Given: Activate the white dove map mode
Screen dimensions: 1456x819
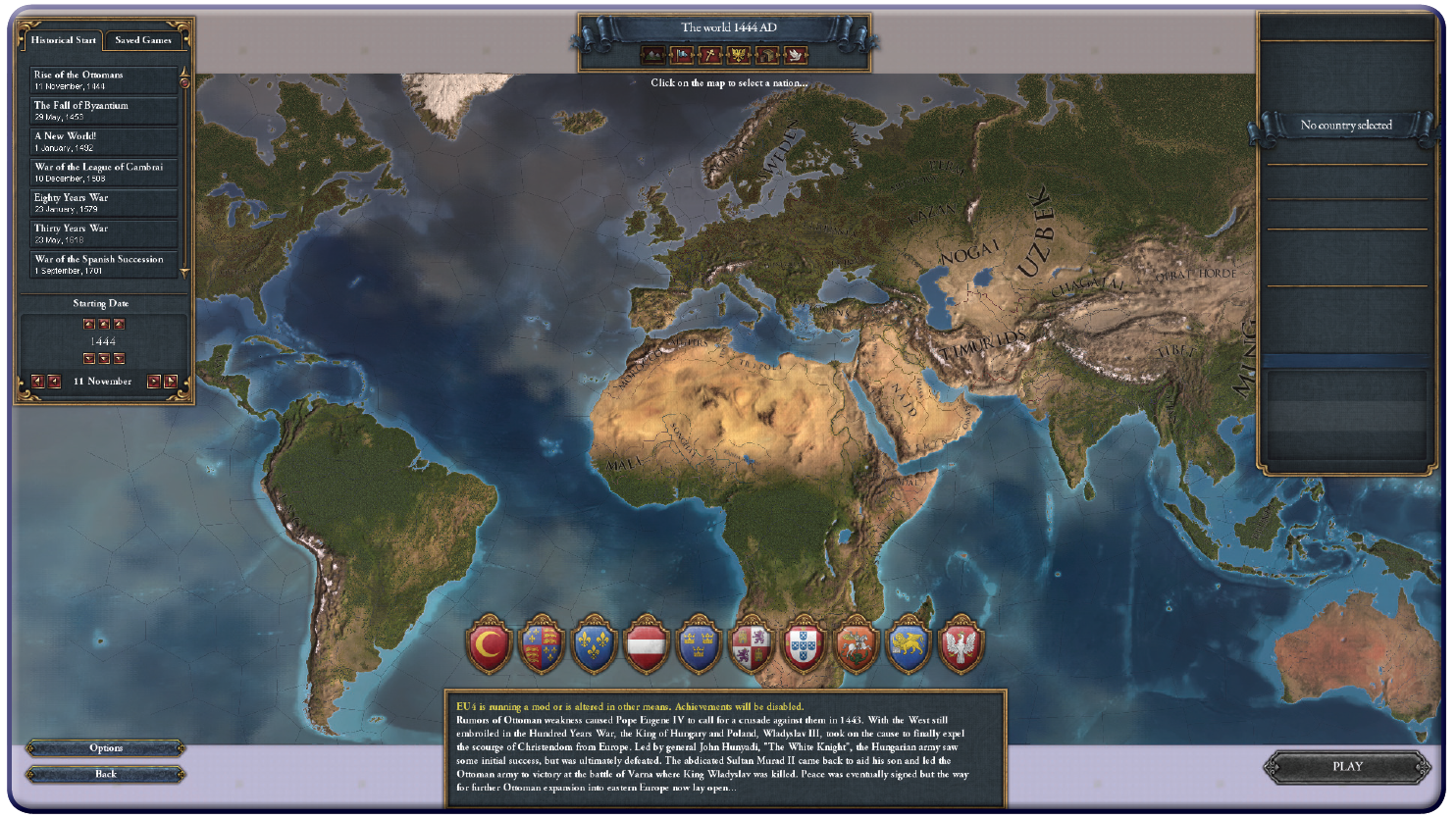Looking at the screenshot, I should click(795, 55).
